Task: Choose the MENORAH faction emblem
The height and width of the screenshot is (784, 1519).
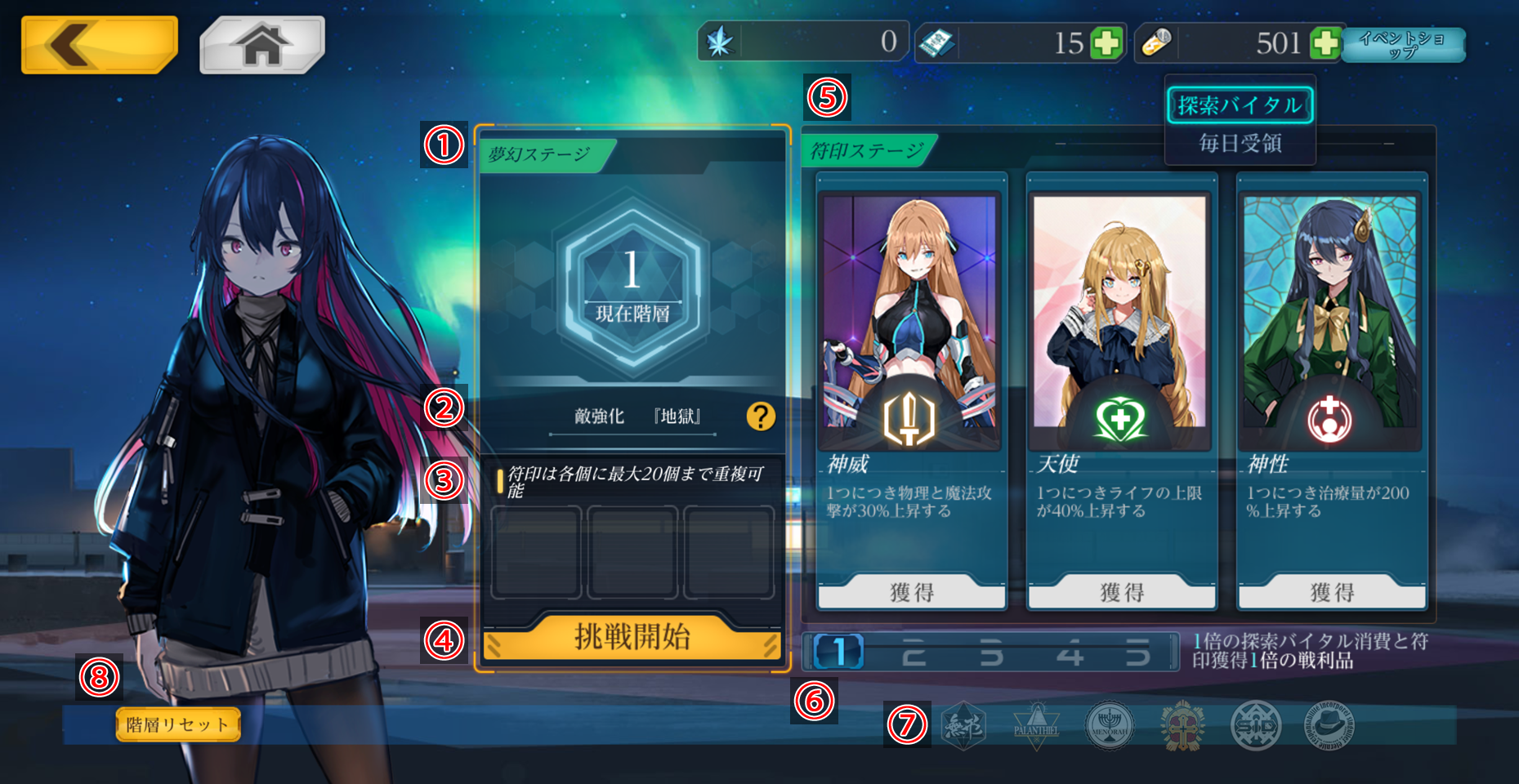Action: pyautogui.click(x=1110, y=725)
